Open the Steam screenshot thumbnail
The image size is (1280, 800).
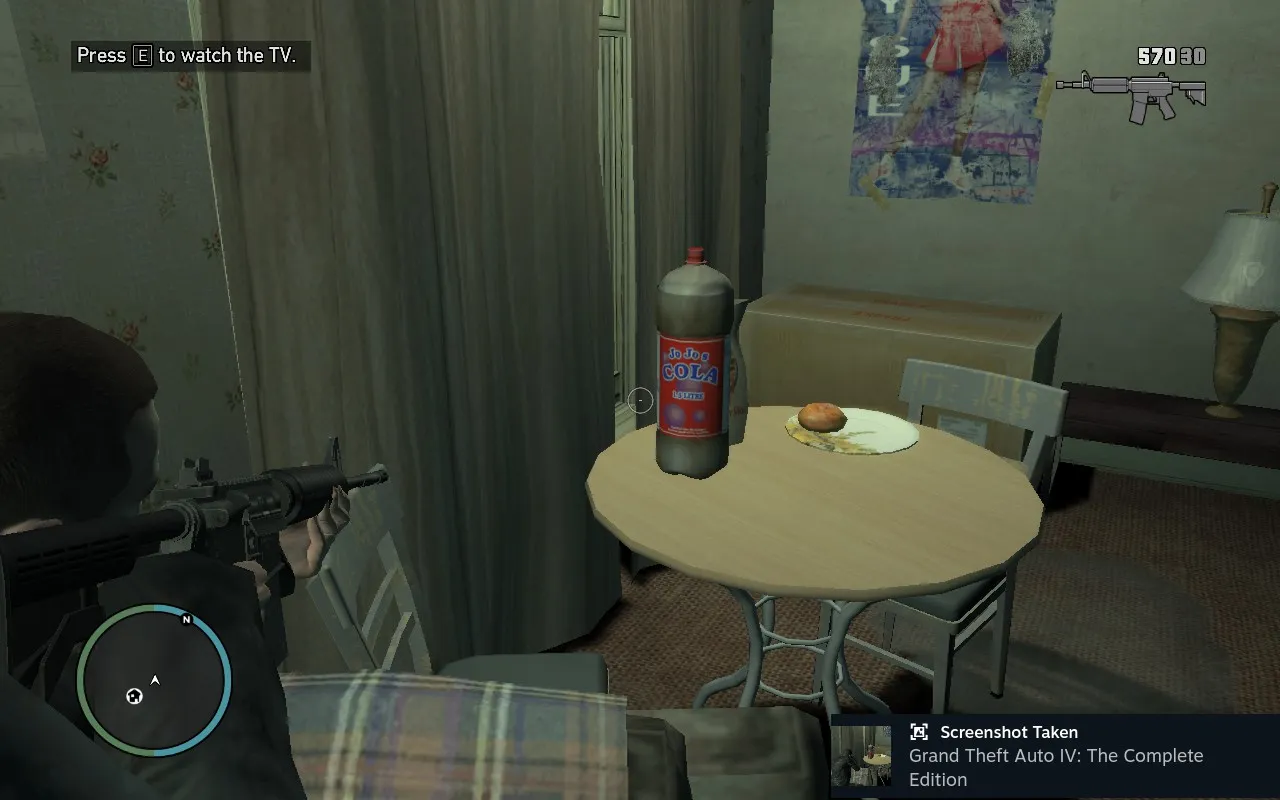click(861, 756)
